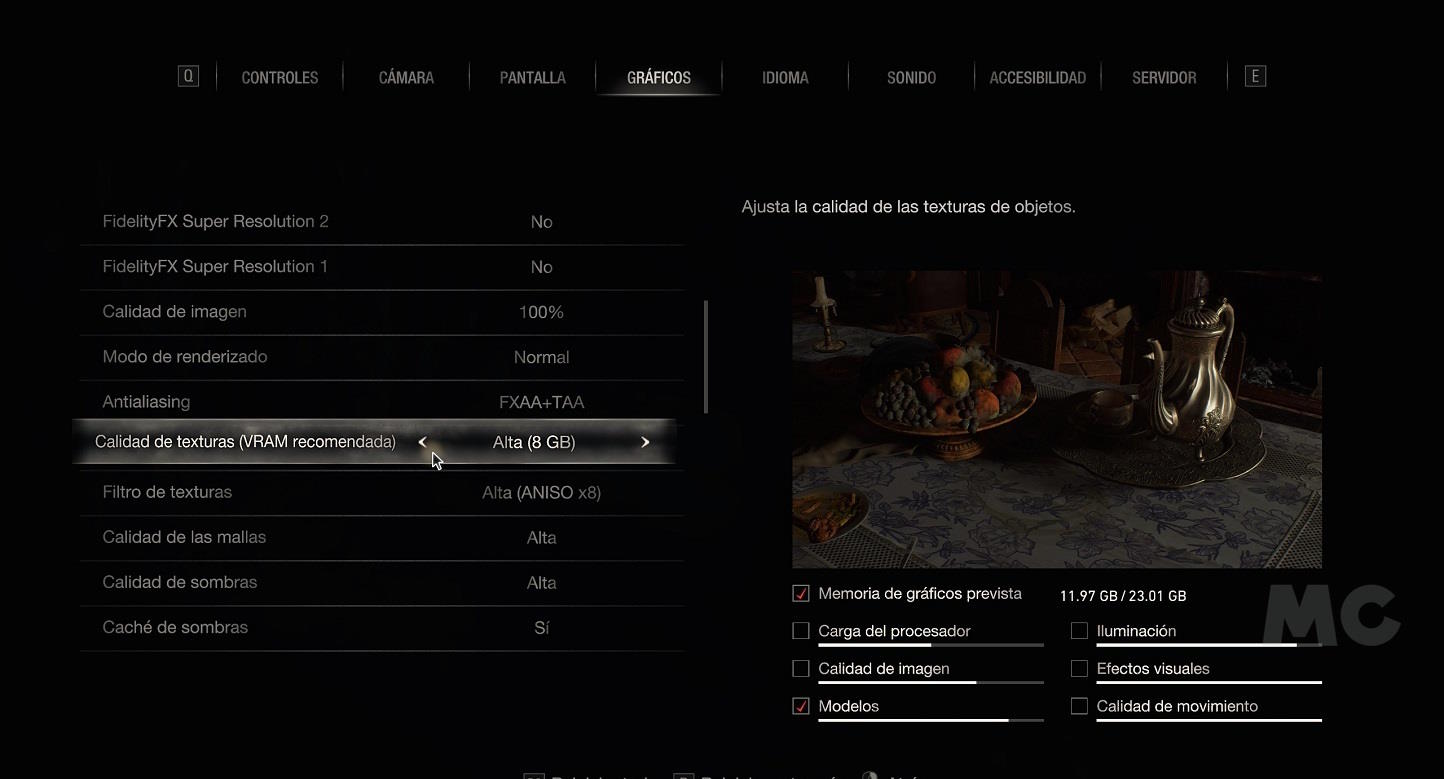Screen dimensions: 1444x779
Task: Go to the Accesibilidad tab
Action: pyautogui.click(x=1037, y=78)
